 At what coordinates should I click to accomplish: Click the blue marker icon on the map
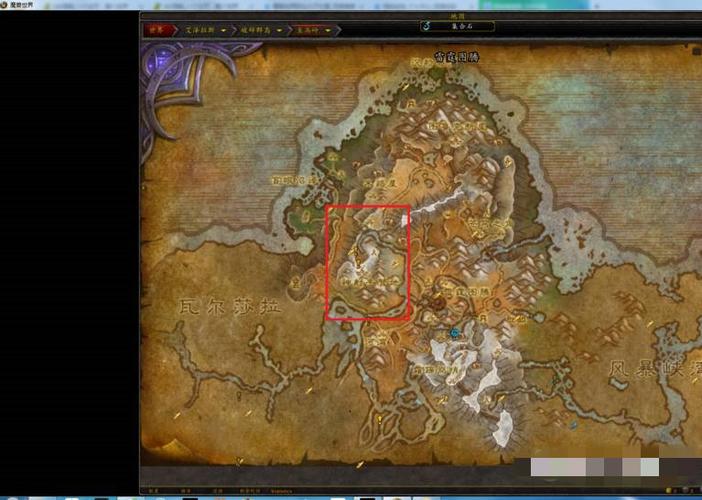coord(455,333)
